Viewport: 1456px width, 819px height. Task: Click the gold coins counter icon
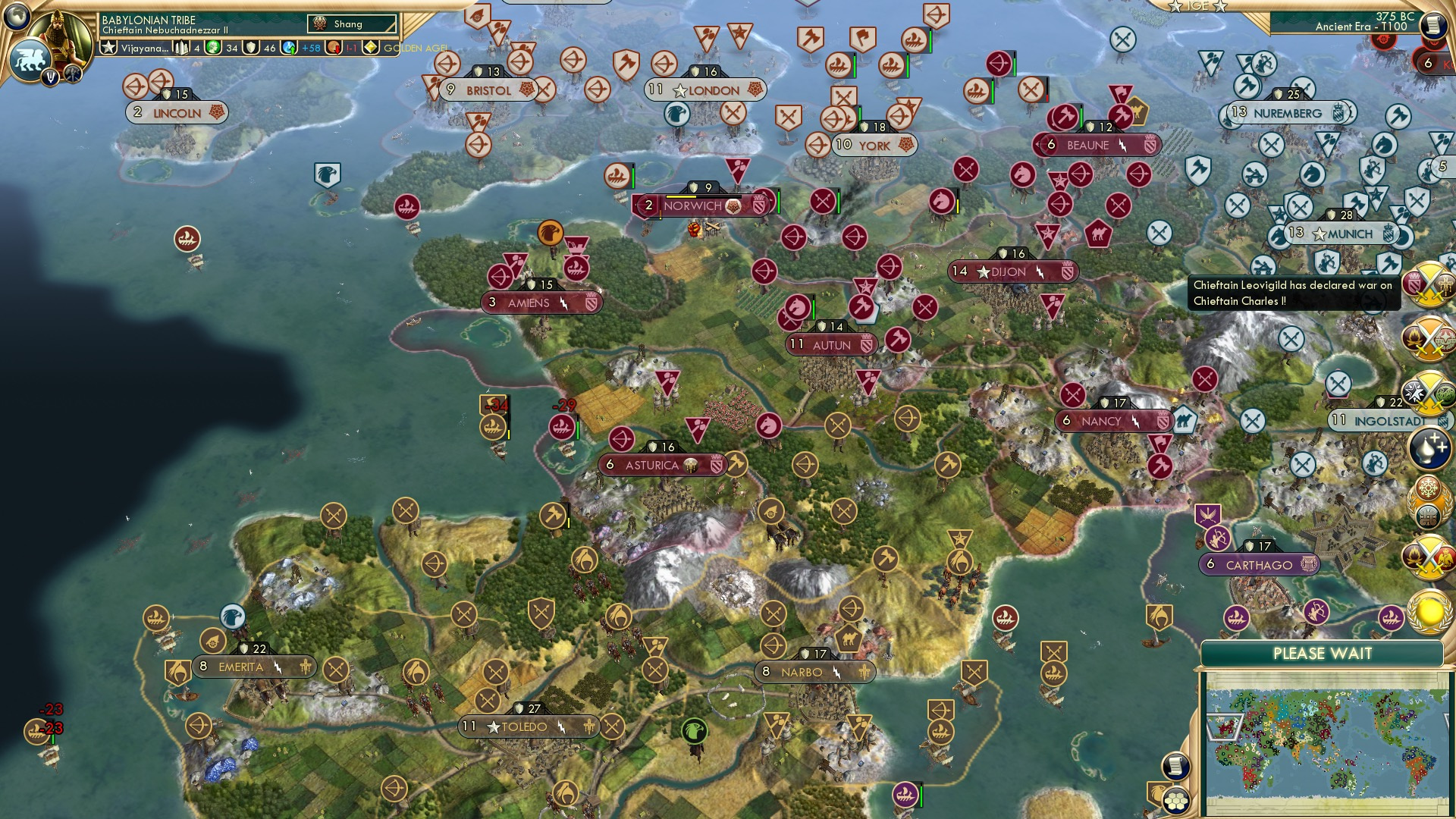212,47
